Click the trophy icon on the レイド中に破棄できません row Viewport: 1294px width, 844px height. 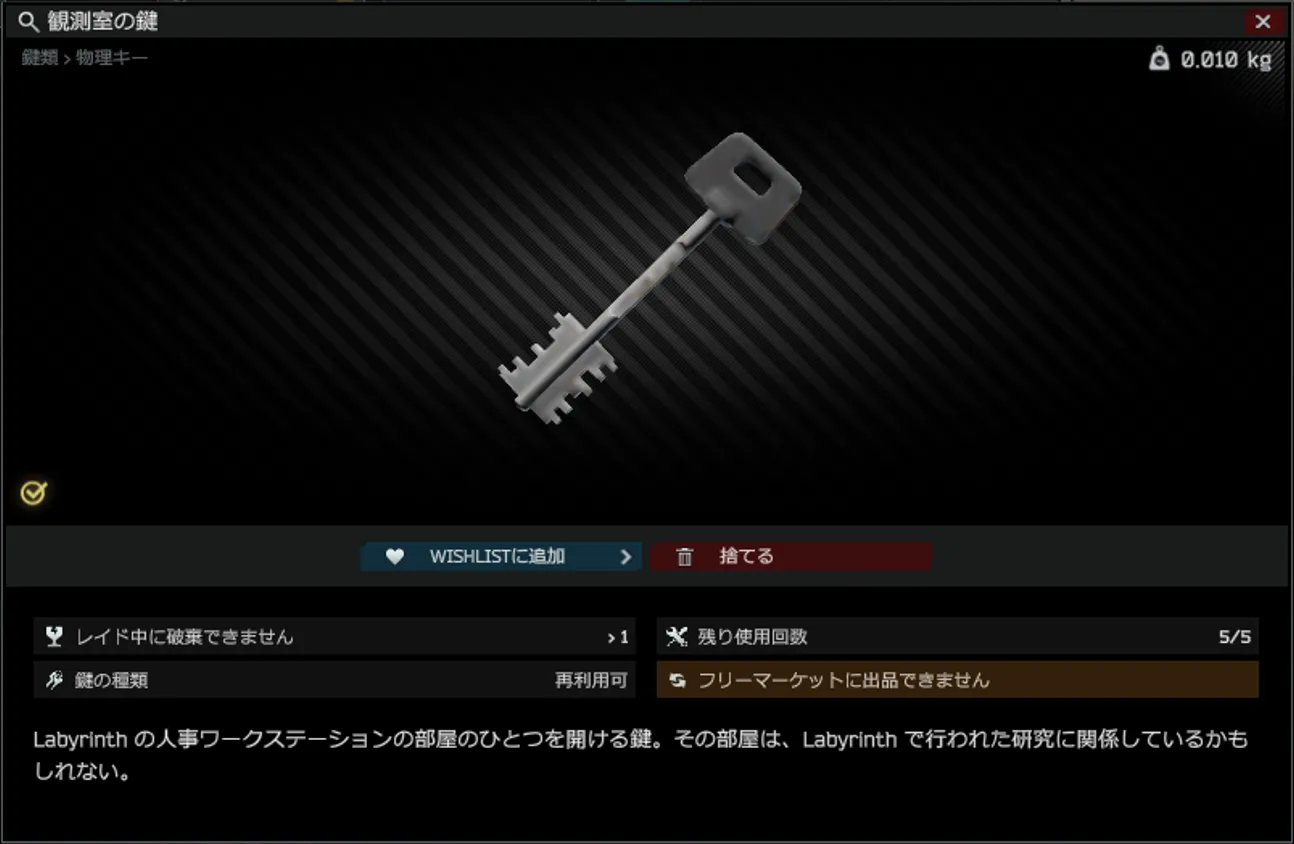click(x=52, y=636)
